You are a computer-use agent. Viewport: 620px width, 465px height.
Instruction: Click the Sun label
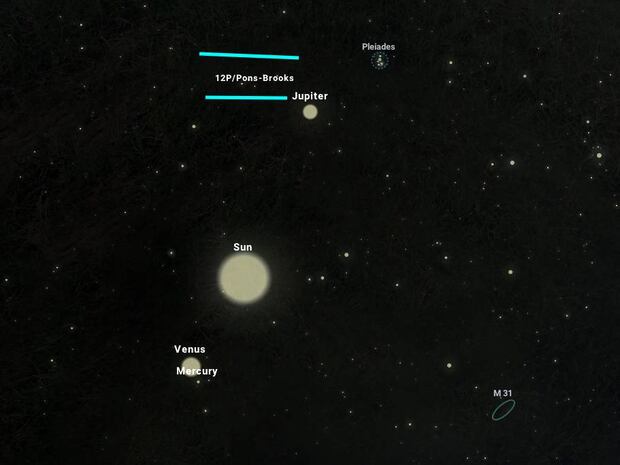(243, 247)
